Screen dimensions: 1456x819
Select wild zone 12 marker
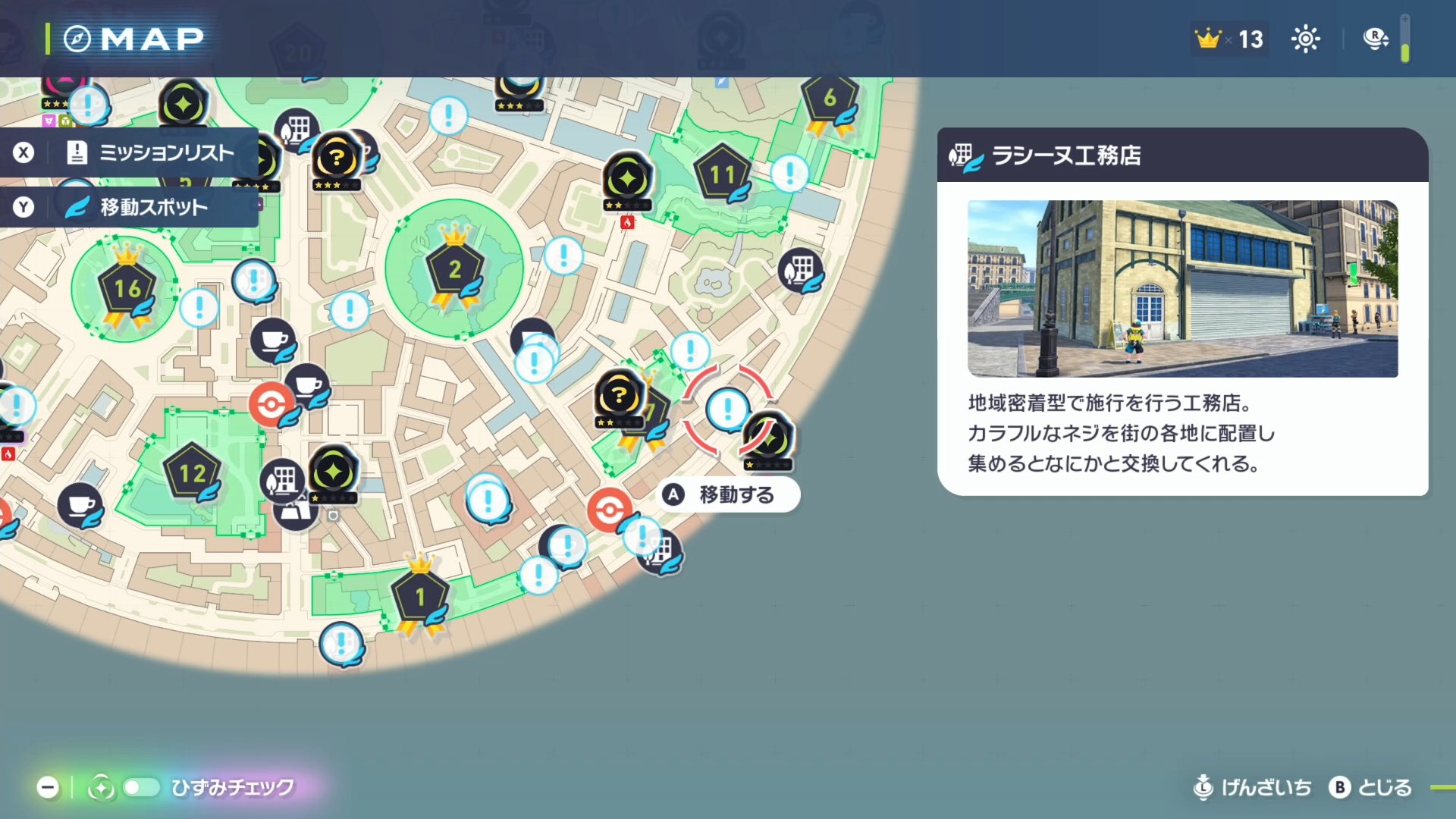tap(191, 473)
